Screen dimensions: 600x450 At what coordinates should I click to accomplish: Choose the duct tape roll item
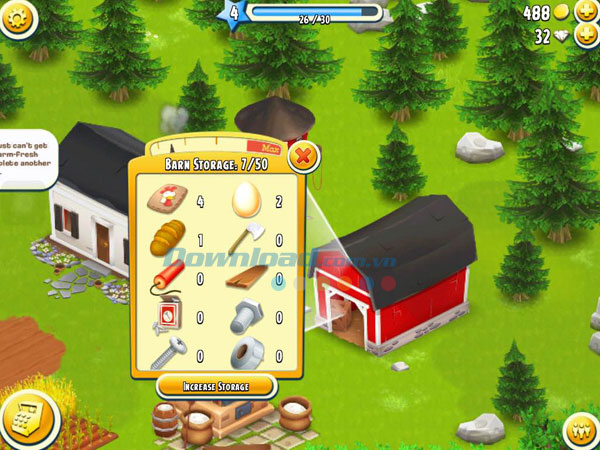pyautogui.click(x=246, y=355)
